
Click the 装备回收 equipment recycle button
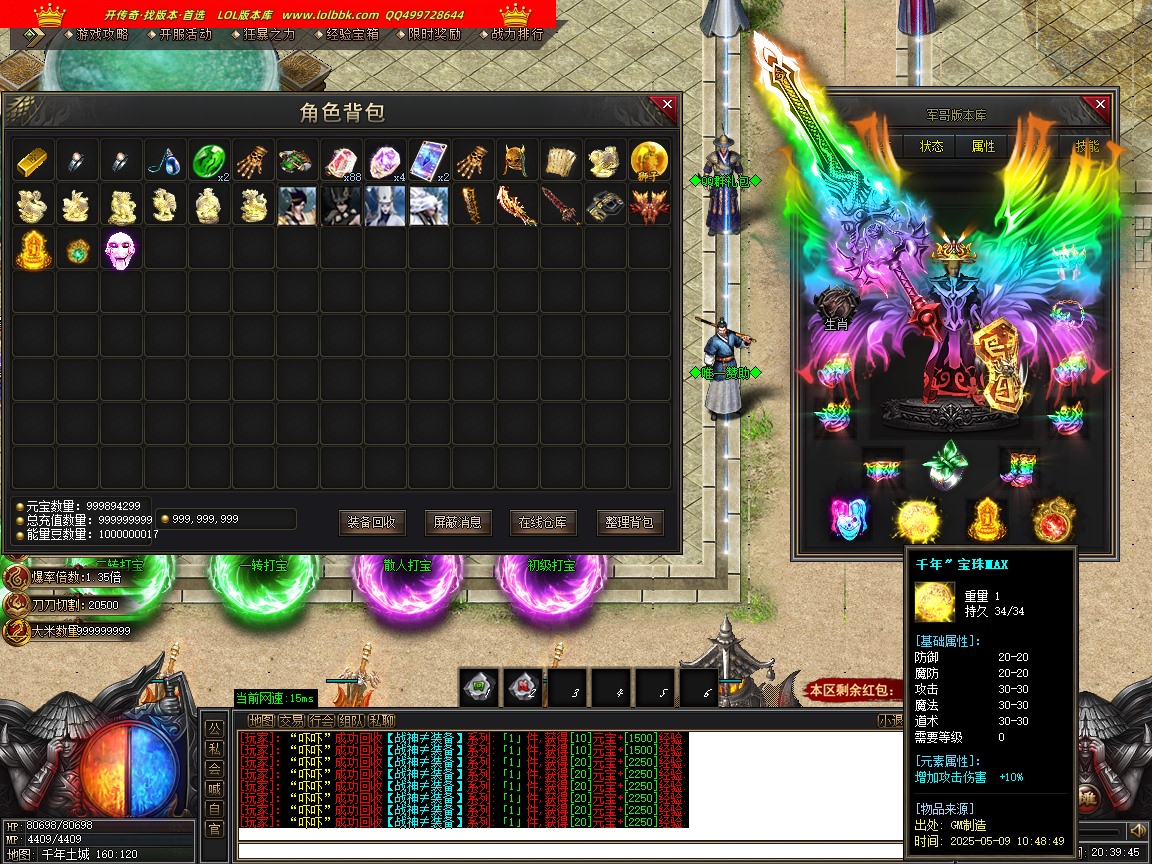372,522
